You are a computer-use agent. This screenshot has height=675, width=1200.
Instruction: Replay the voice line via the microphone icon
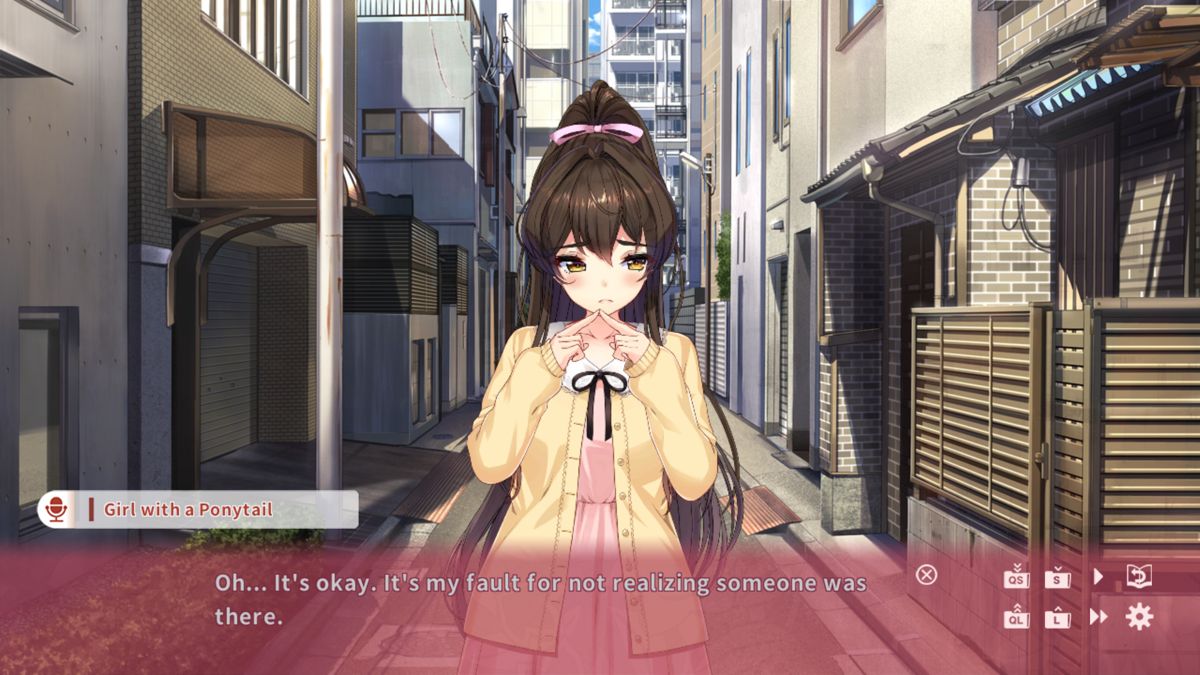click(55, 510)
